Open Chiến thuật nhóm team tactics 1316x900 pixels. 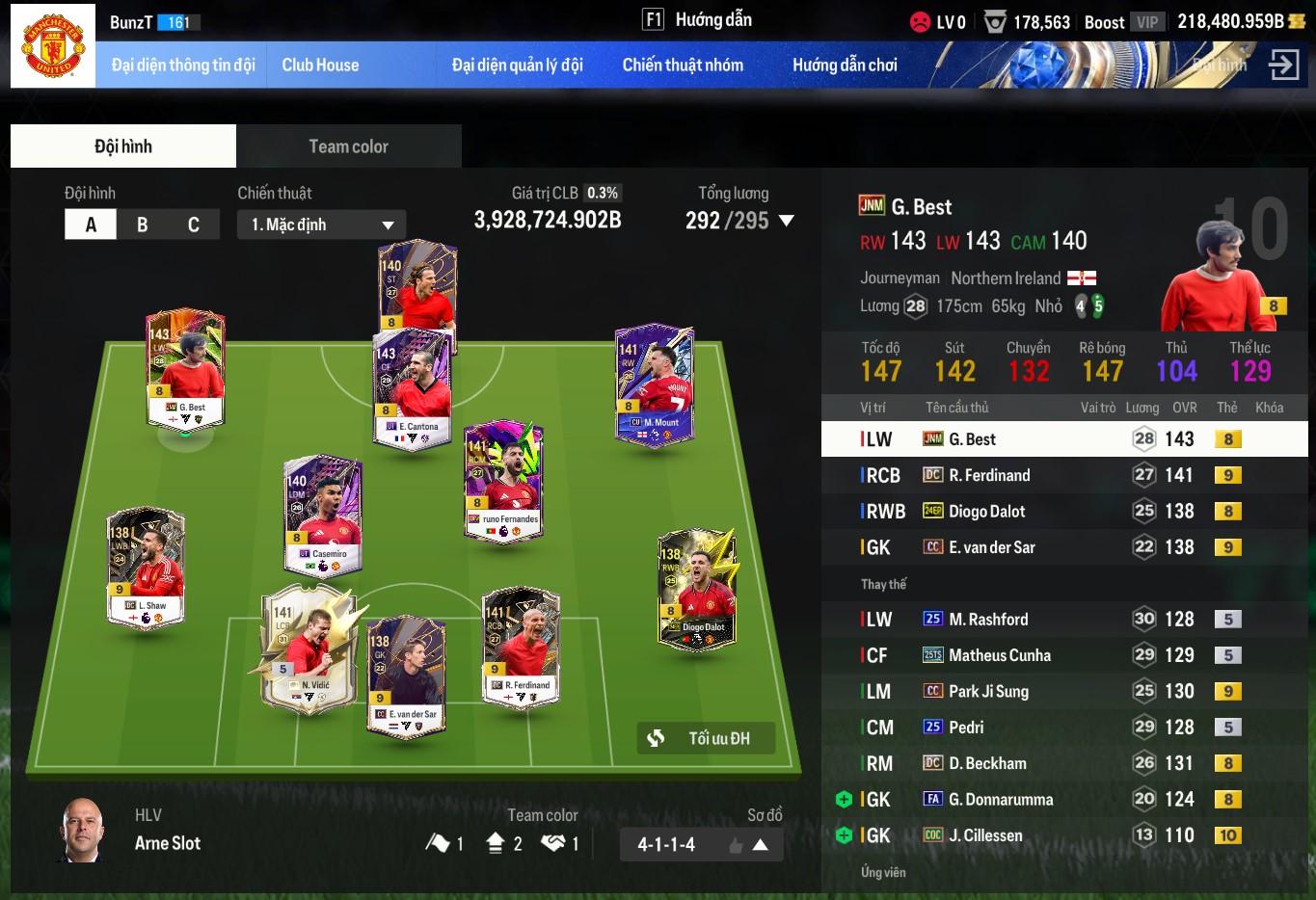click(683, 66)
